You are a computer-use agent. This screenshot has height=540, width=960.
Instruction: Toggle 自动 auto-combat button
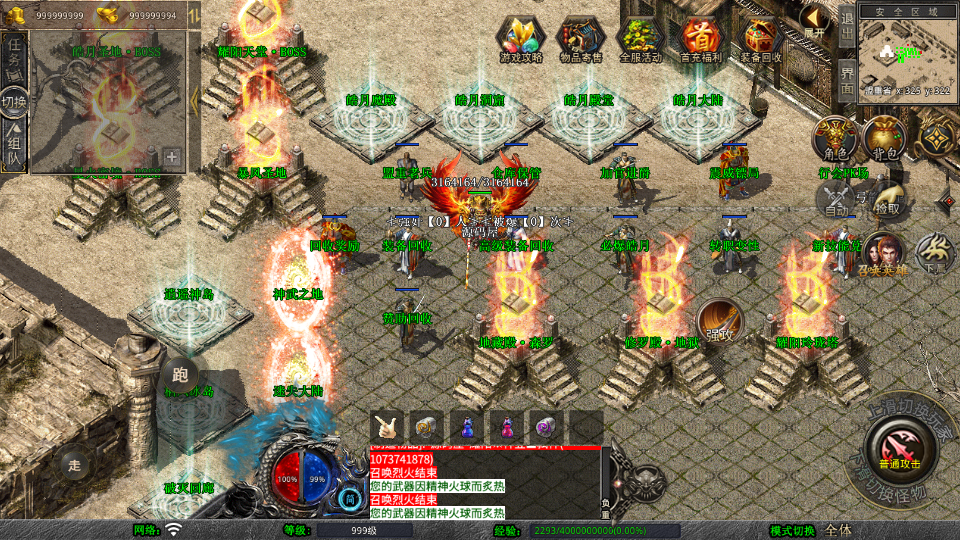[x=836, y=203]
